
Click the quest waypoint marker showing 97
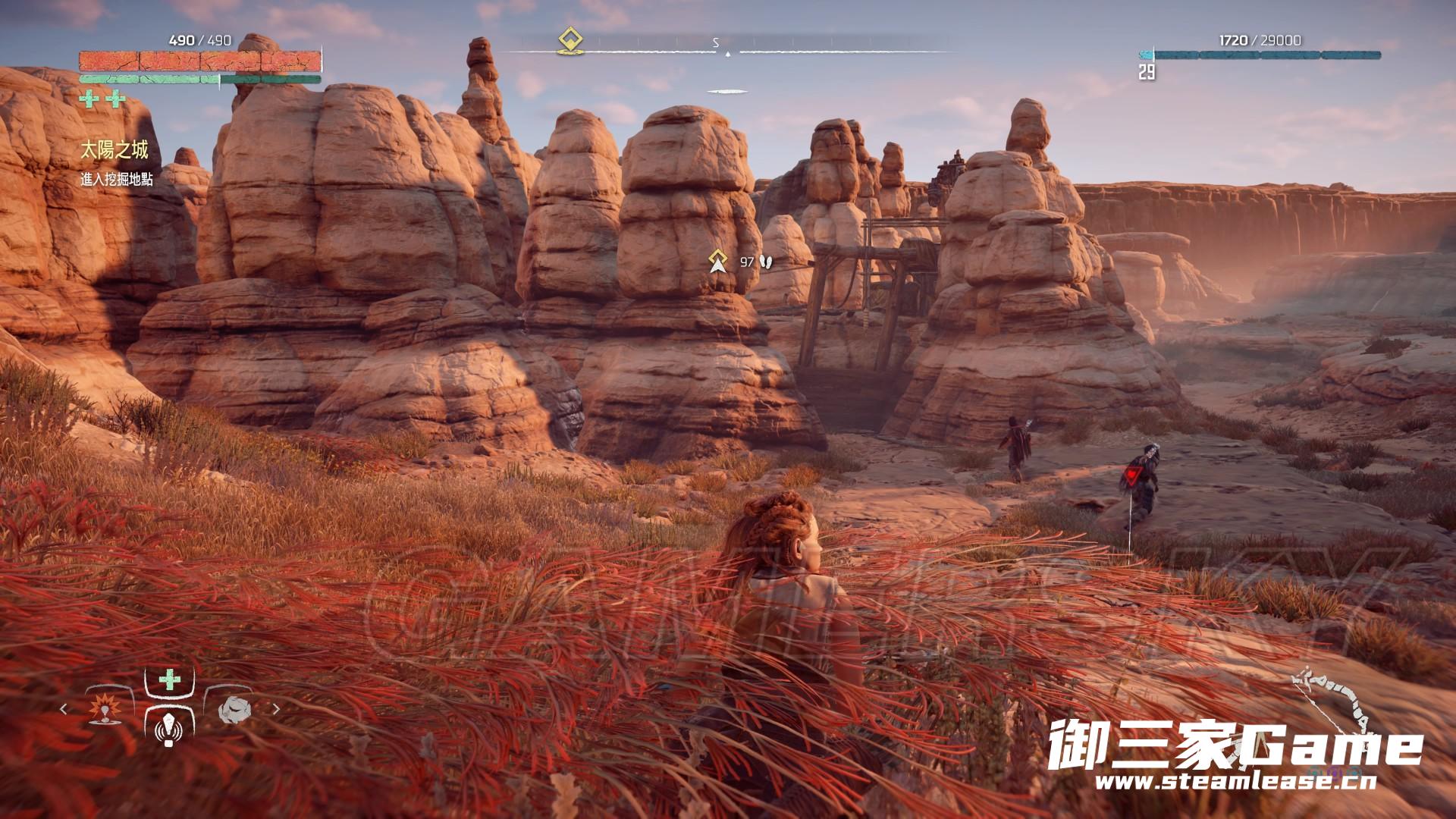pos(718,261)
